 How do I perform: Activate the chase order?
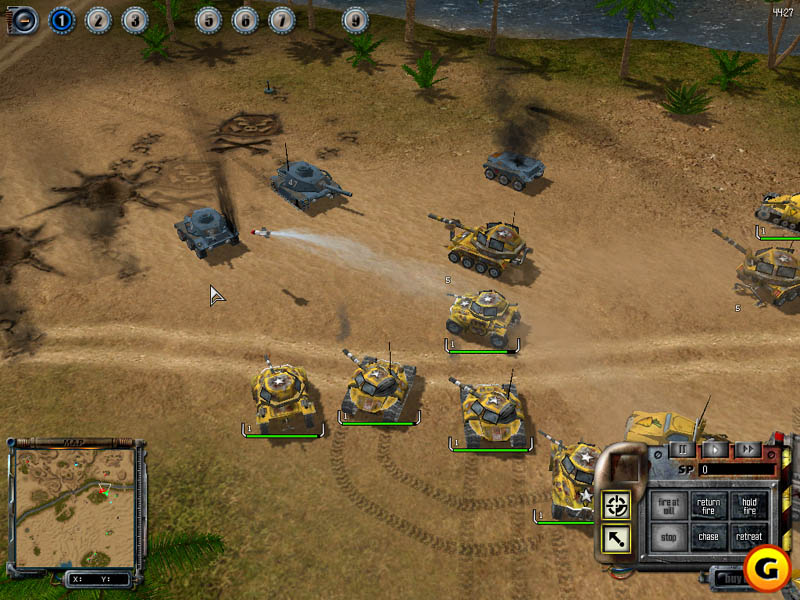click(x=708, y=537)
